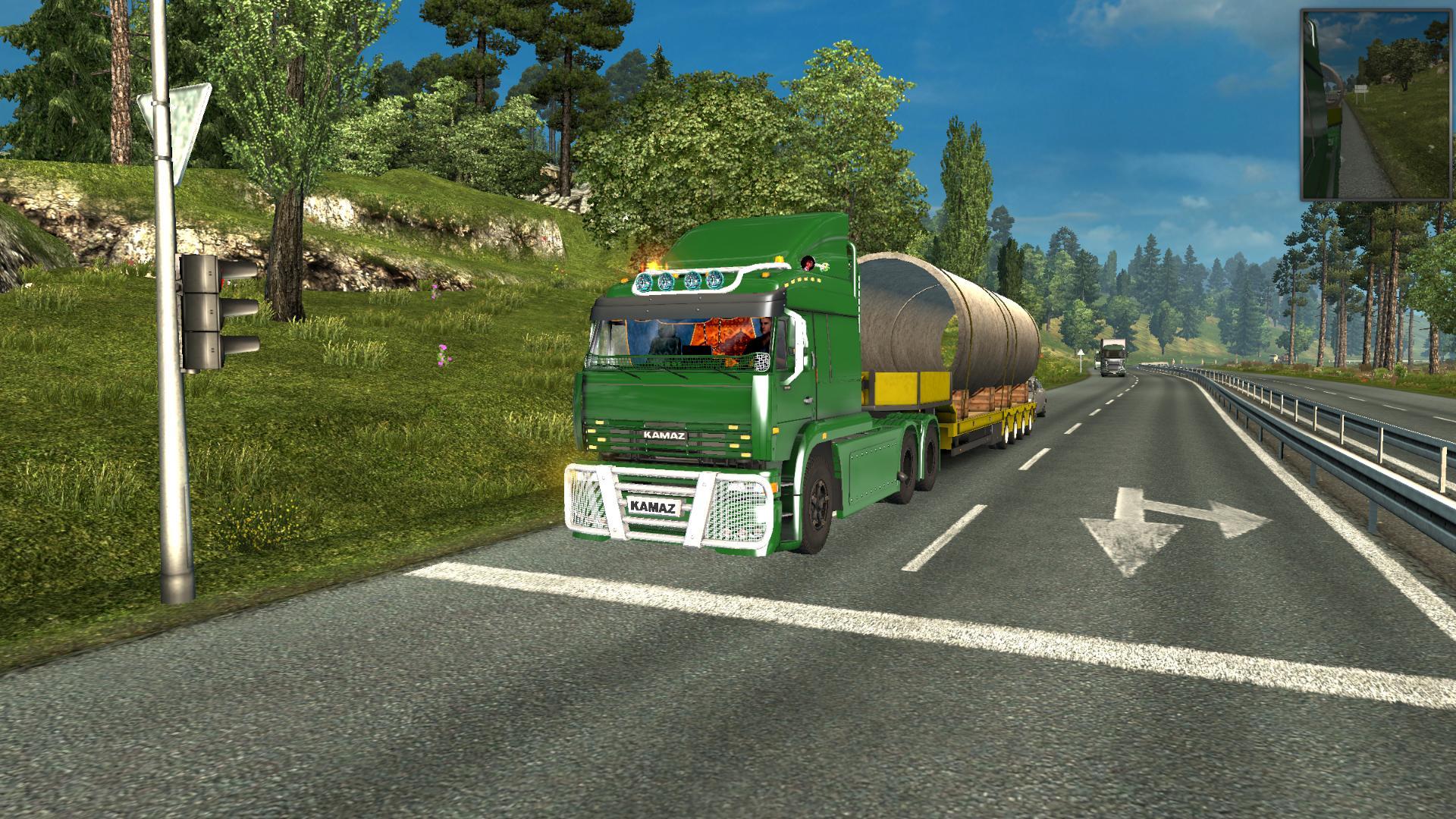
Task: Click the side mirror camera inset
Action: tap(1375, 105)
